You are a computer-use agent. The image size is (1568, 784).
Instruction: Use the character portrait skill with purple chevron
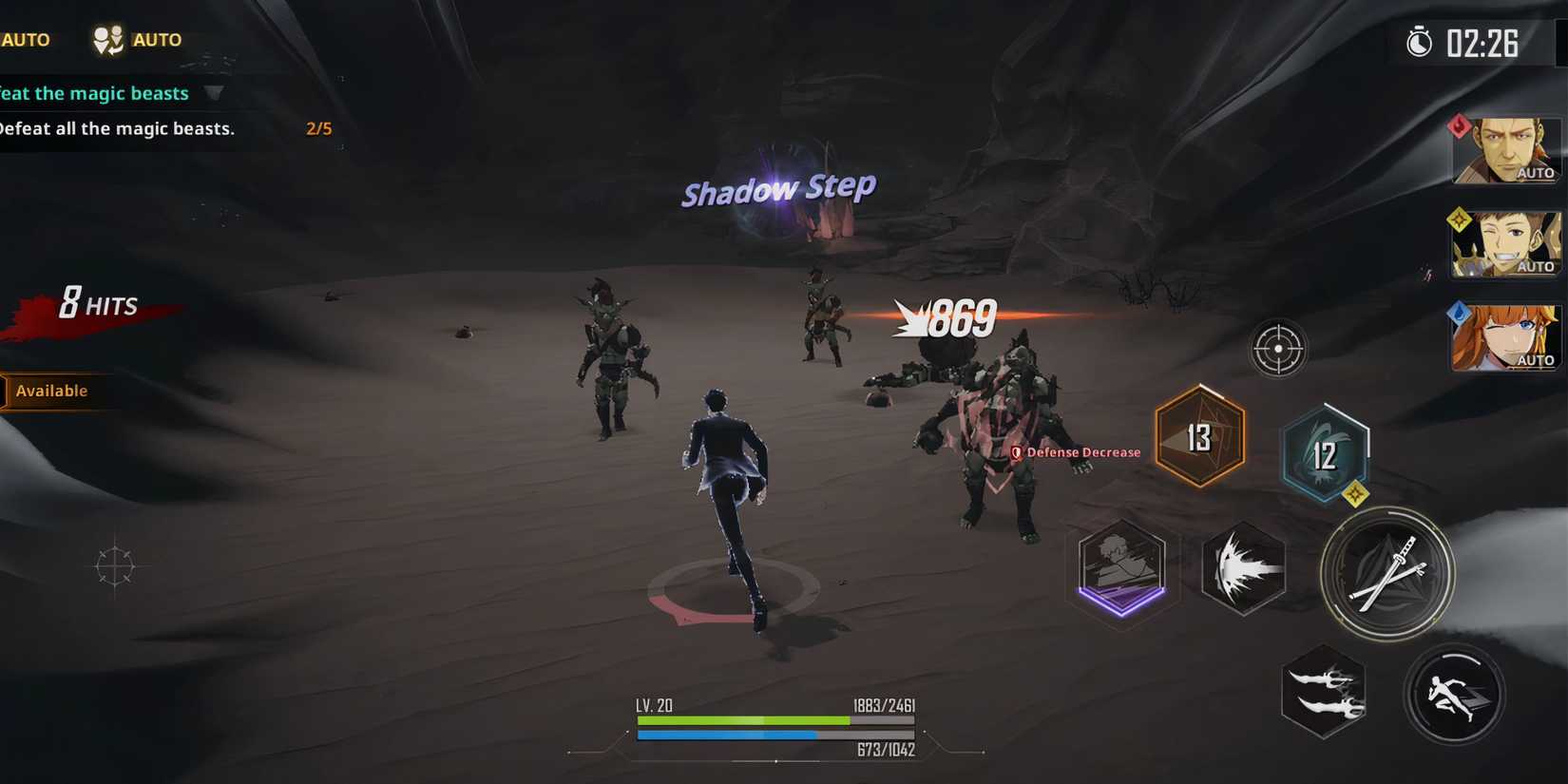tap(1121, 570)
